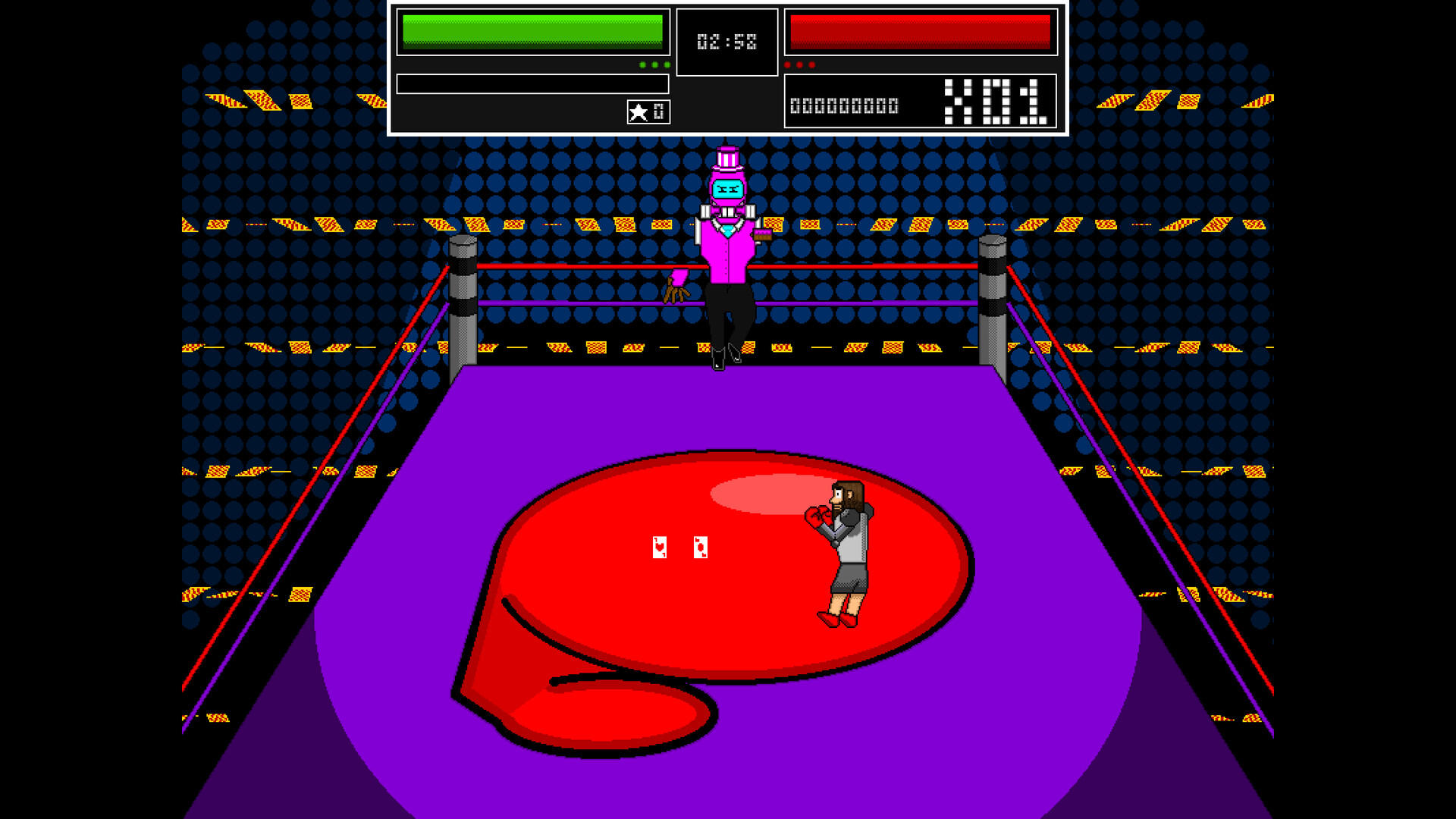
Task: Toggle the first green stamina dot
Action: [x=642, y=64]
